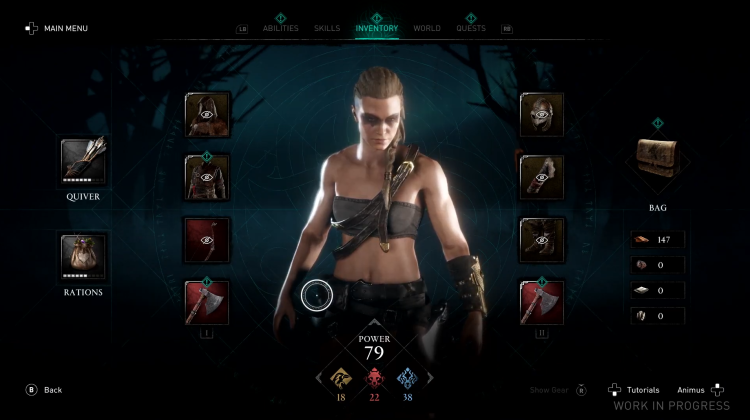Select the hooded cloak gear slot
Image resolution: width=750 pixels, height=420 pixels.
[x=207, y=114]
